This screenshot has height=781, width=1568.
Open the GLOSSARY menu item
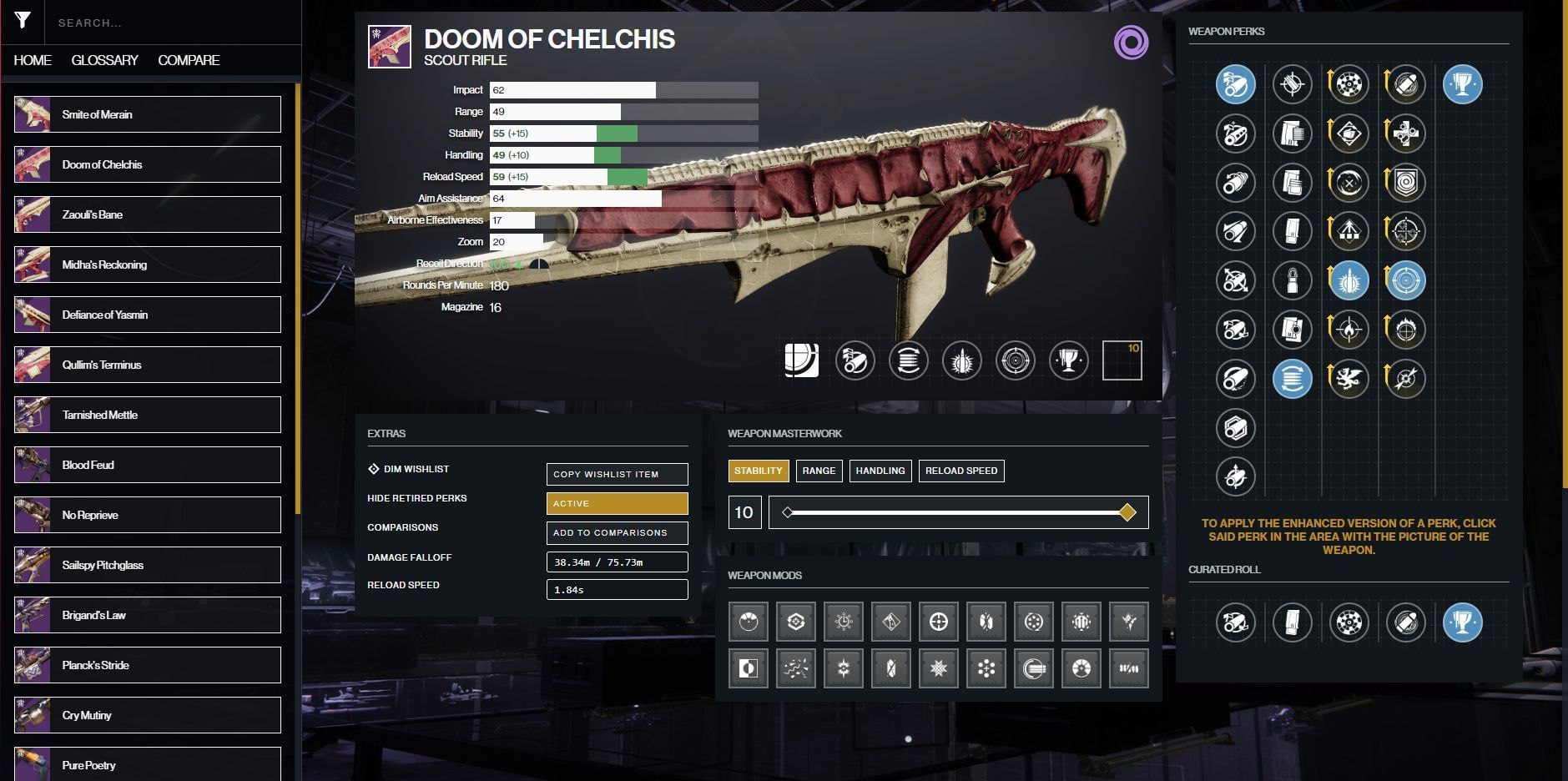coord(105,60)
